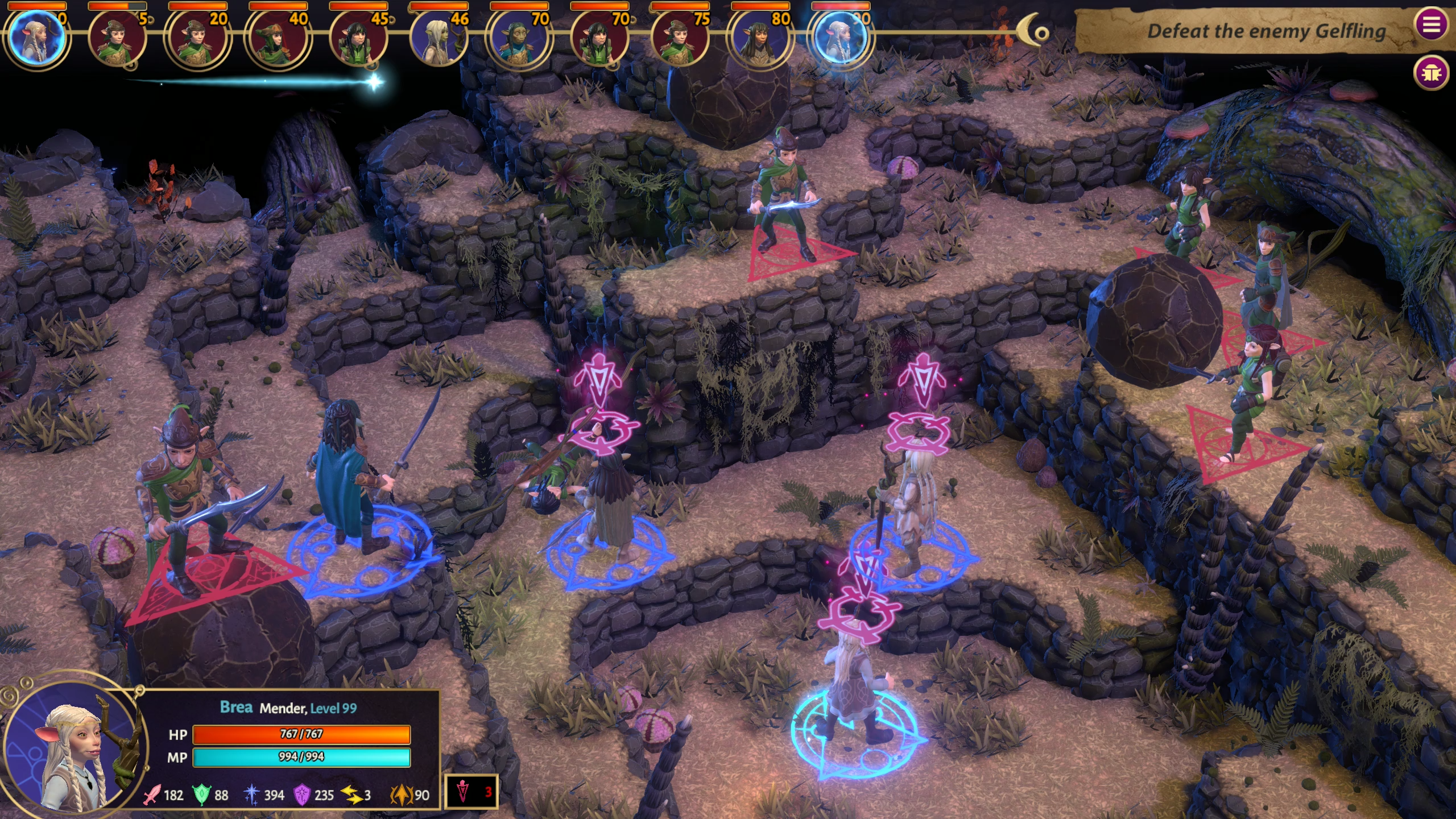Select the turn-order portrait numbered 5
This screenshot has width=1456, height=819.
click(x=117, y=39)
